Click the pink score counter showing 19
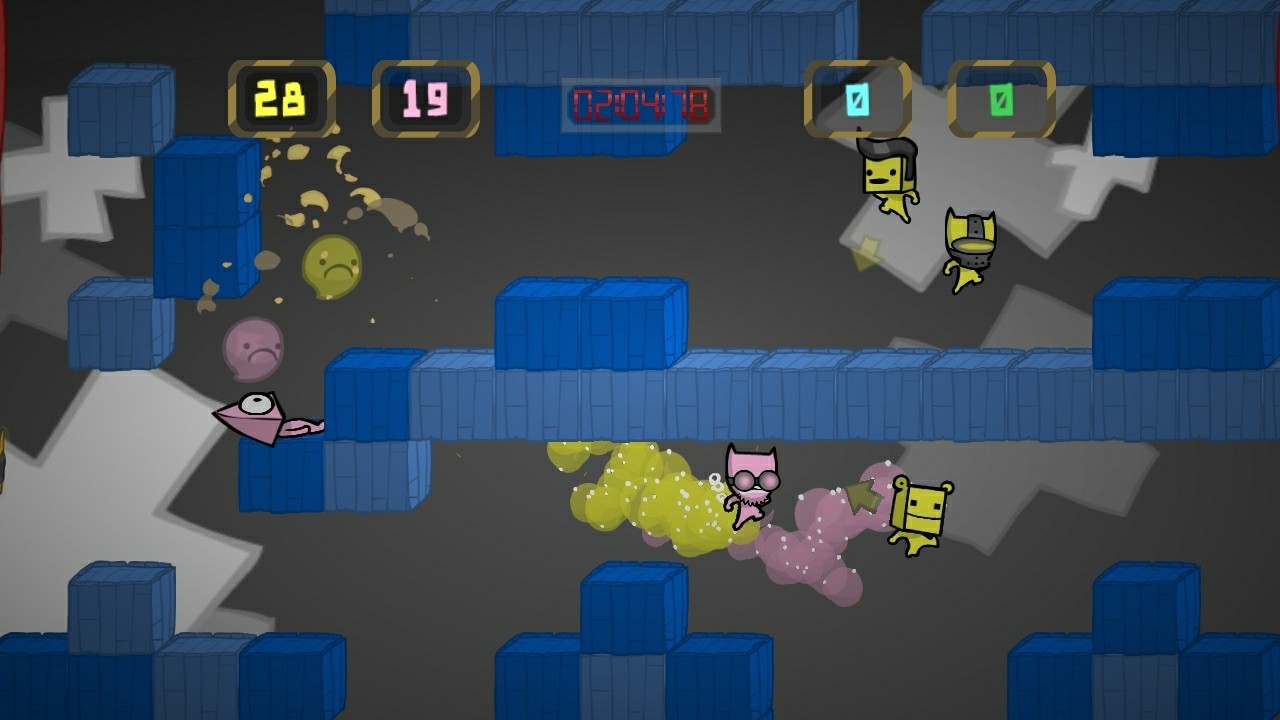Image resolution: width=1280 pixels, height=720 pixels. coord(424,99)
